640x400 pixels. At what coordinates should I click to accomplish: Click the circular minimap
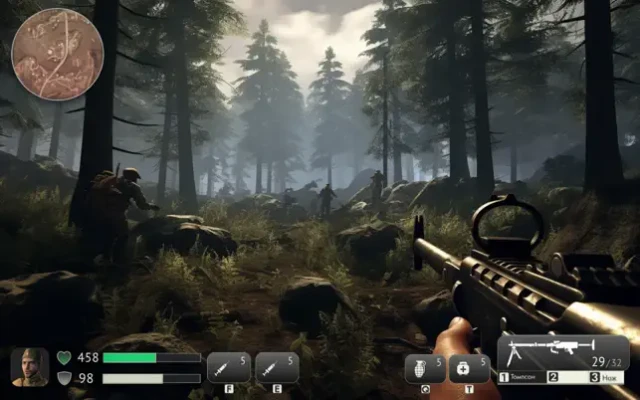tap(57, 54)
